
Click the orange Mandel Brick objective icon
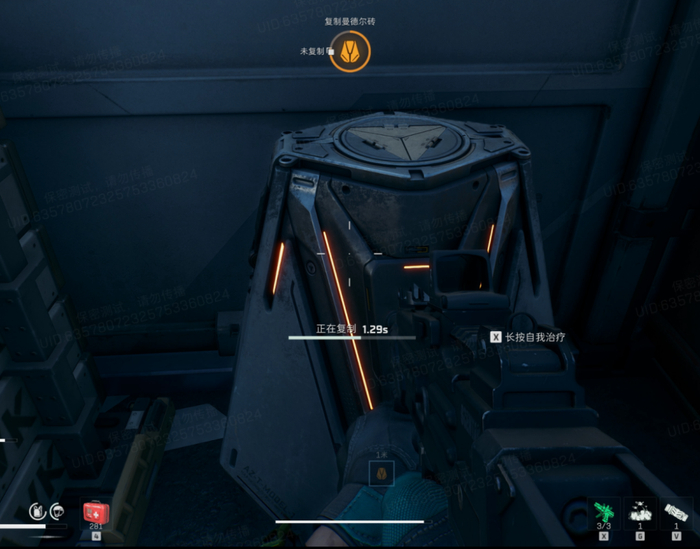click(350, 50)
